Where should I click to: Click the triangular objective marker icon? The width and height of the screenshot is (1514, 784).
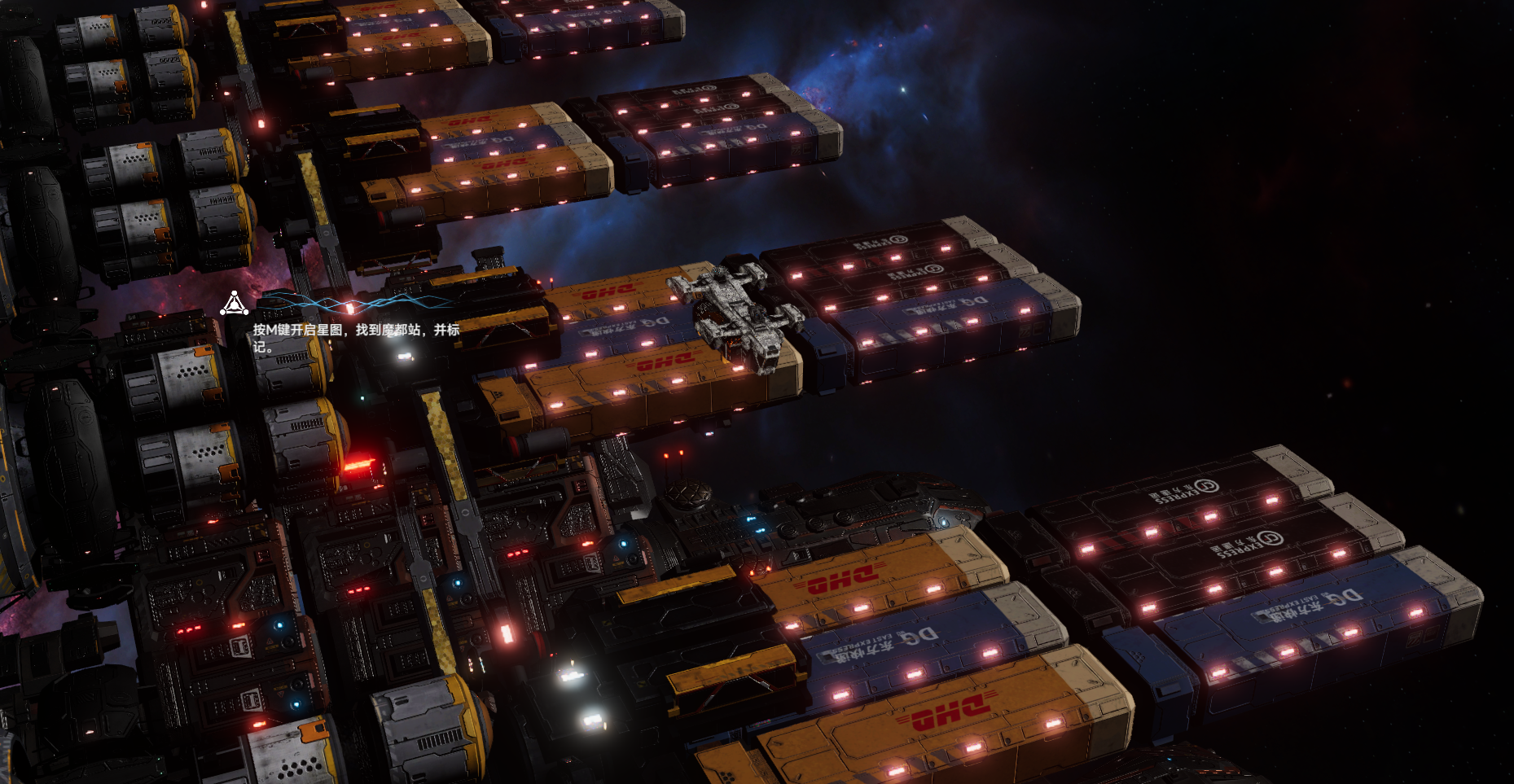click(x=235, y=304)
